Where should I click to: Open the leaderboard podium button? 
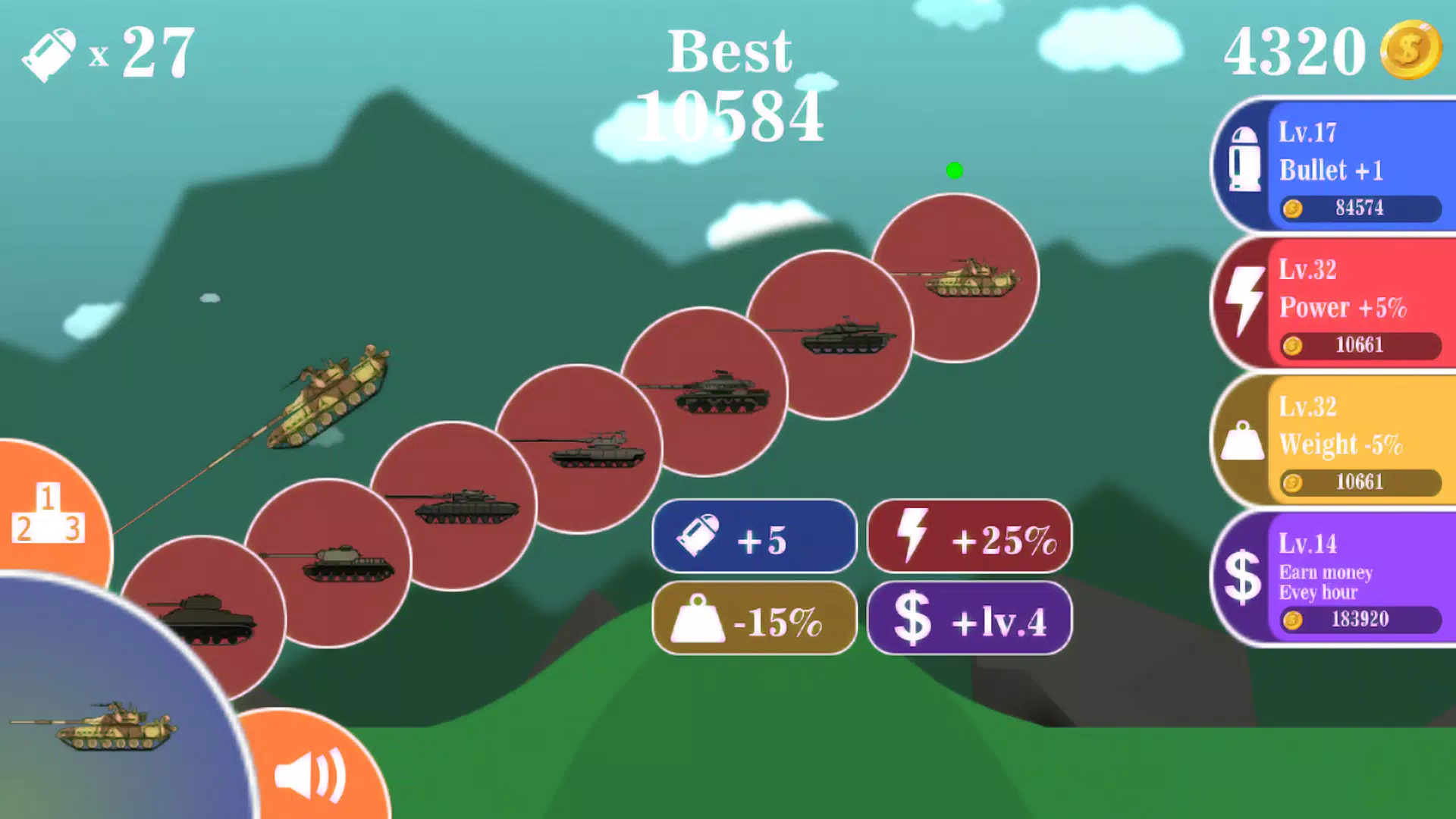click(x=47, y=514)
